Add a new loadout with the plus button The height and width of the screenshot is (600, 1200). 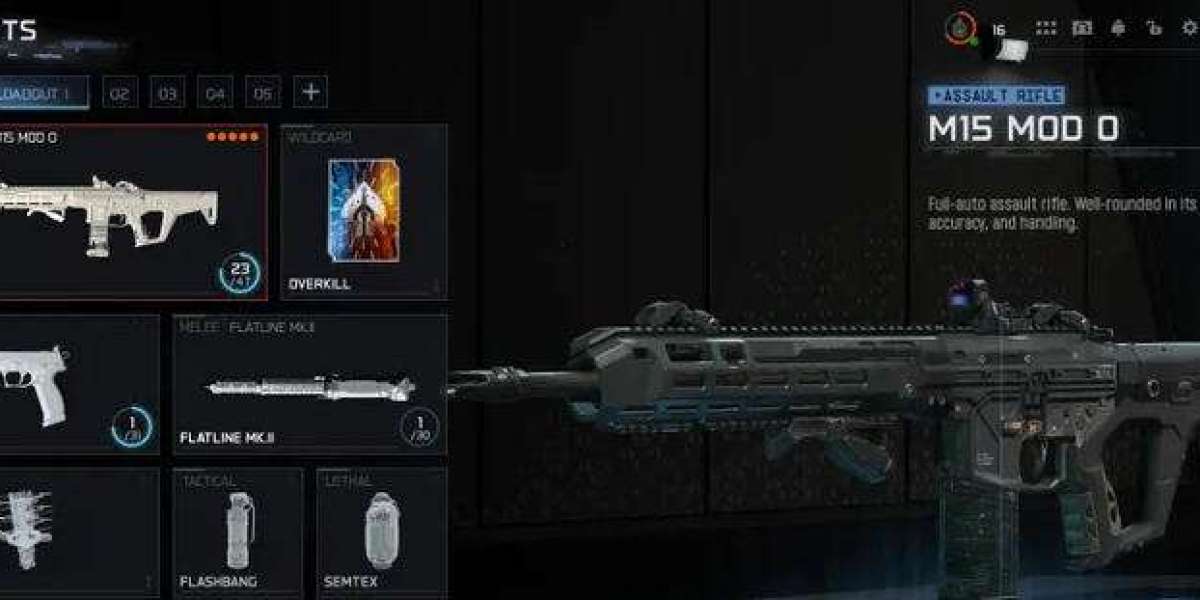click(x=311, y=92)
